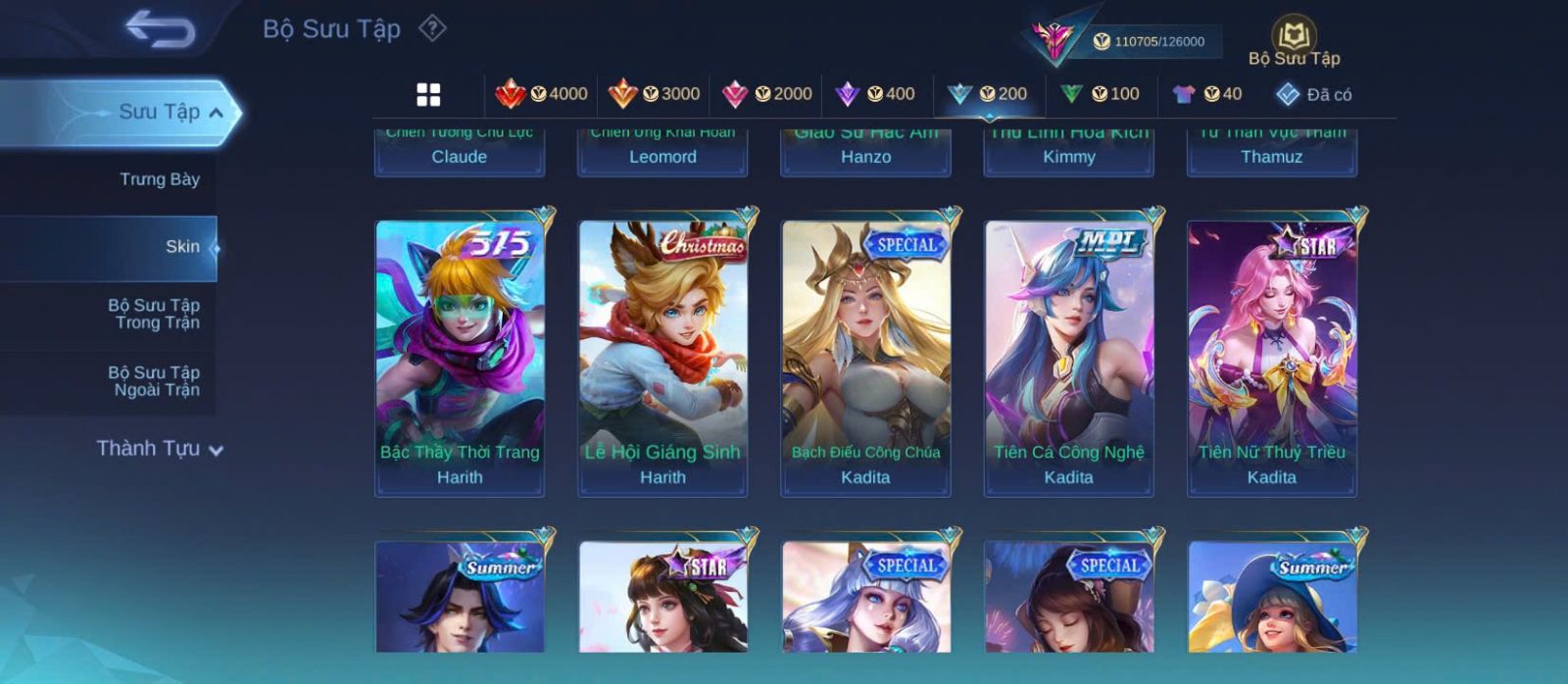Viewport: 1568px width, 684px height.
Task: Open Bộ Sưu Tập Trong Trận
Action: pos(154,314)
